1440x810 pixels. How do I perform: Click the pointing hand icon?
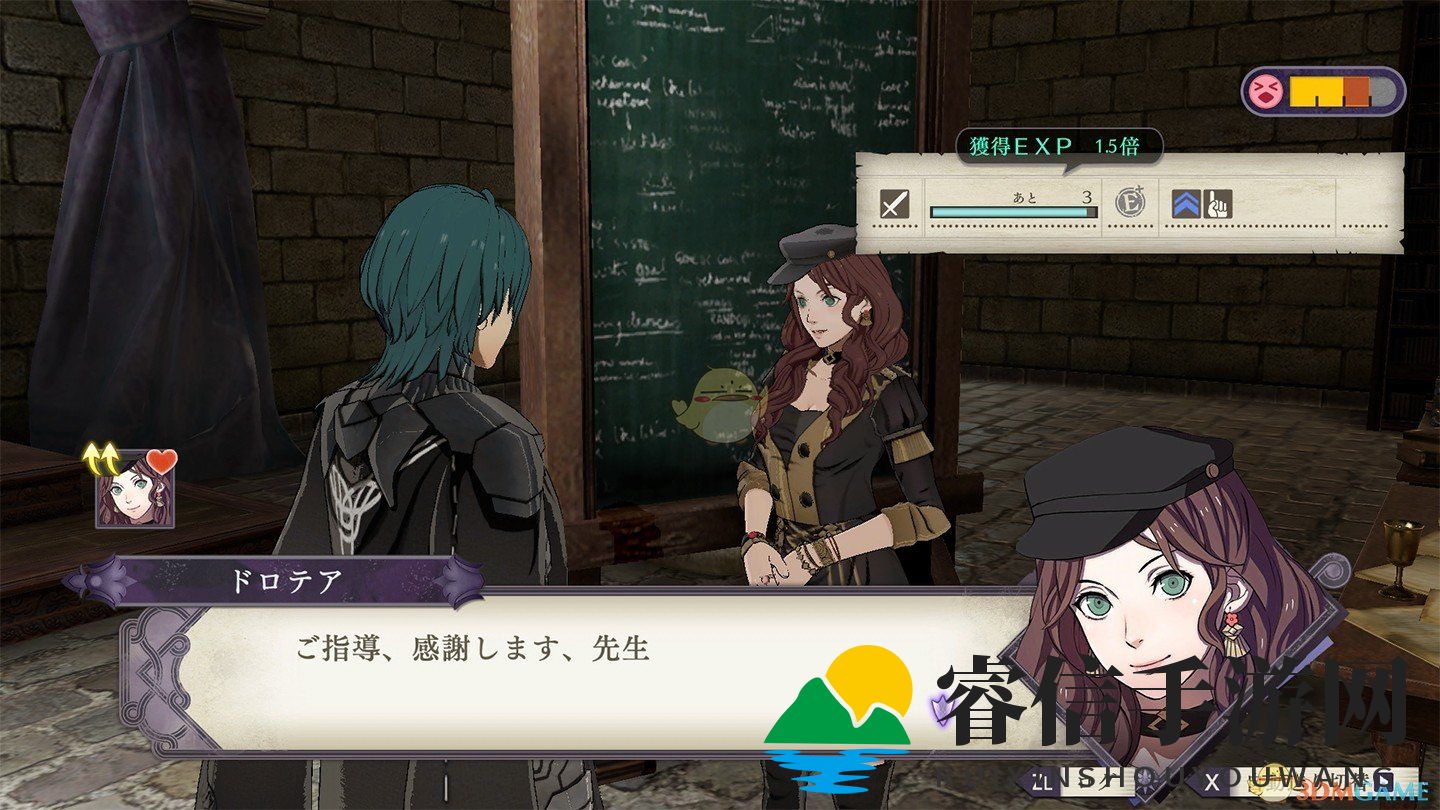[1219, 204]
